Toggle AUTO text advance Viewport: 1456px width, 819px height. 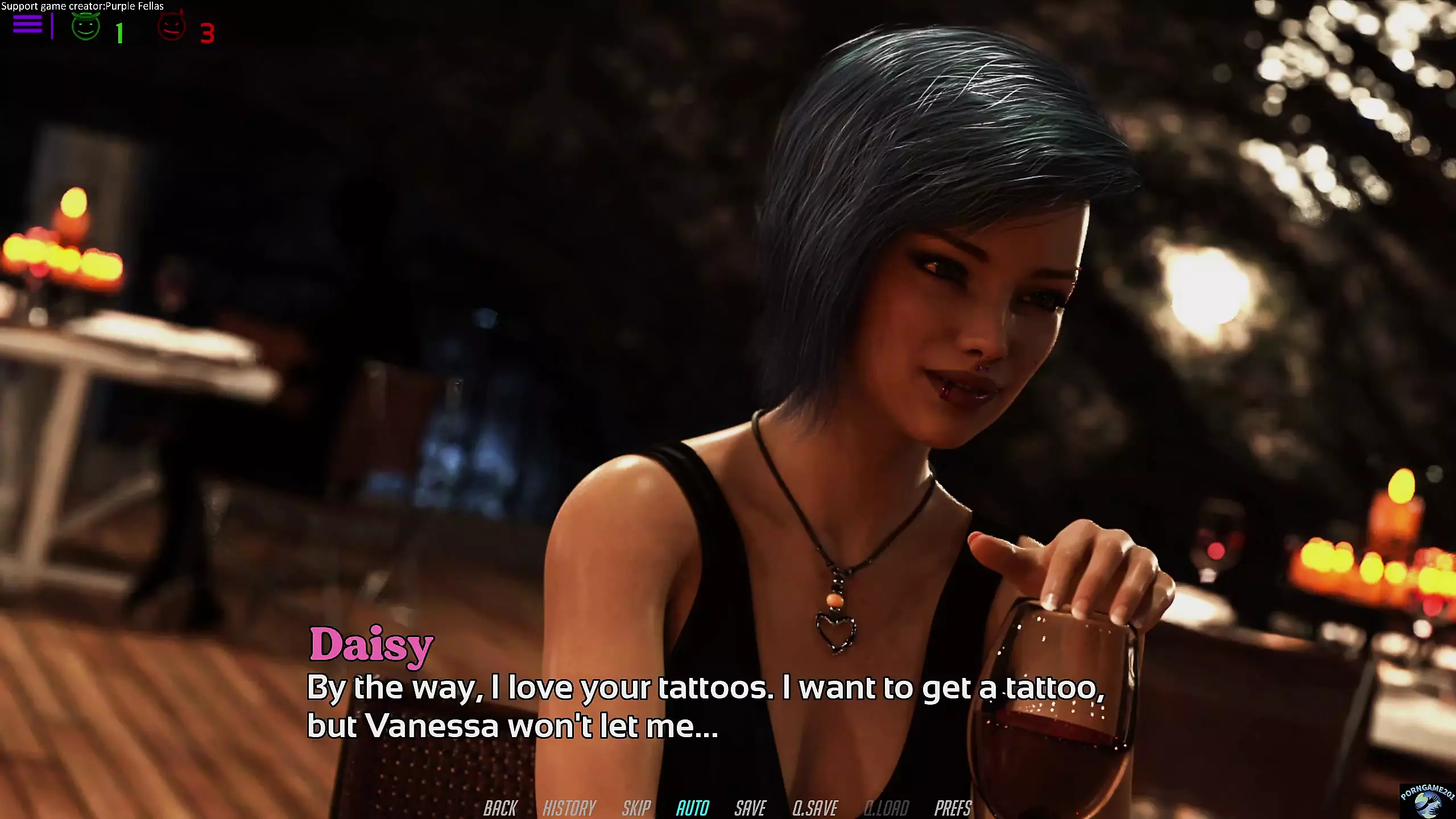click(x=692, y=808)
